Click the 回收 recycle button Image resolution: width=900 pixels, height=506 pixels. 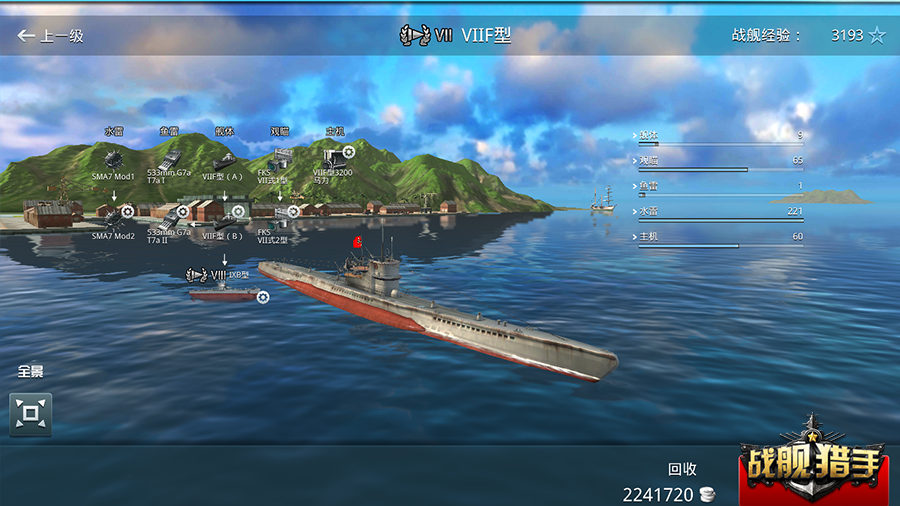(x=682, y=468)
